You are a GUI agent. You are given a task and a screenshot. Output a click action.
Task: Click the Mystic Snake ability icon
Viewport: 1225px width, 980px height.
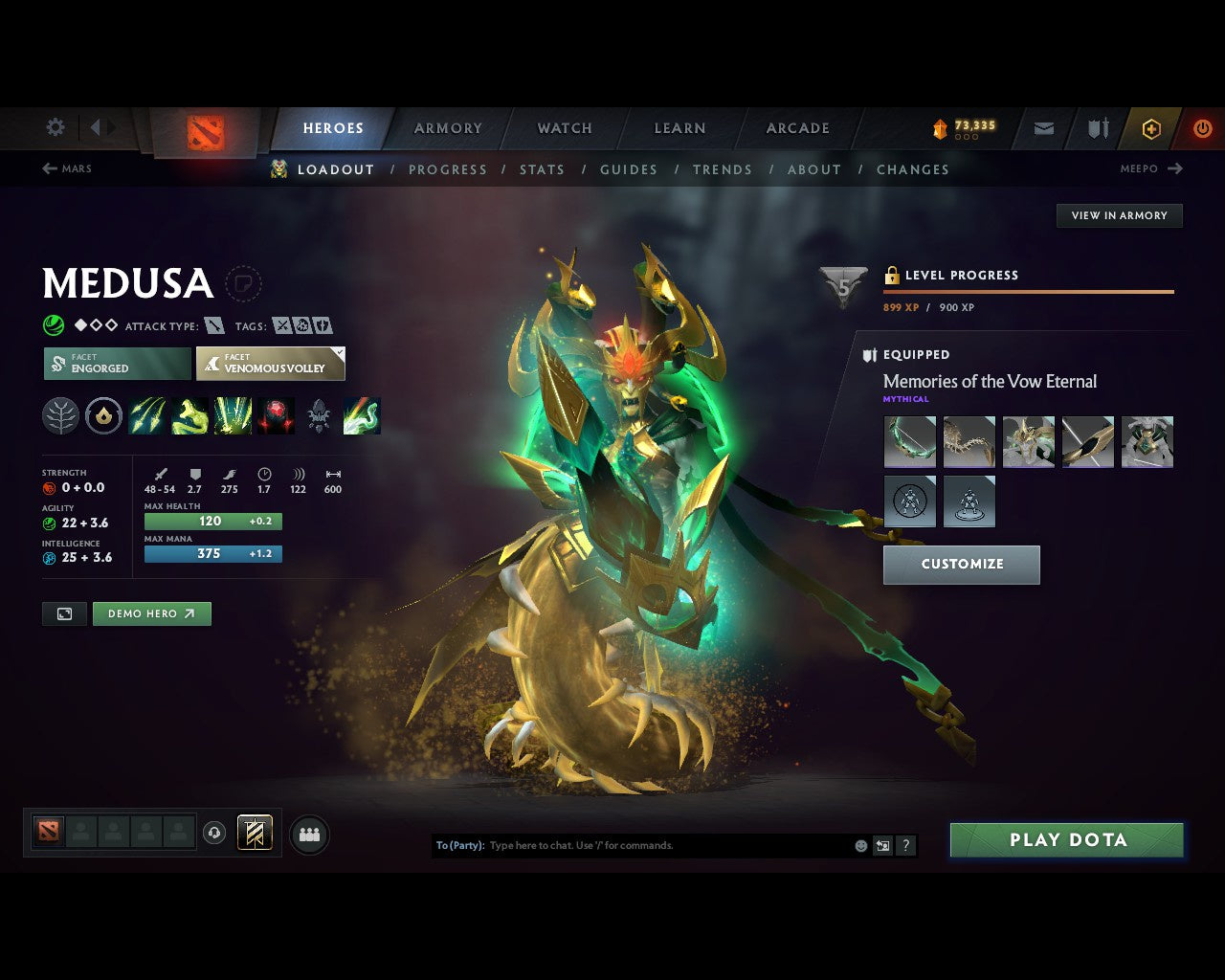(x=190, y=414)
